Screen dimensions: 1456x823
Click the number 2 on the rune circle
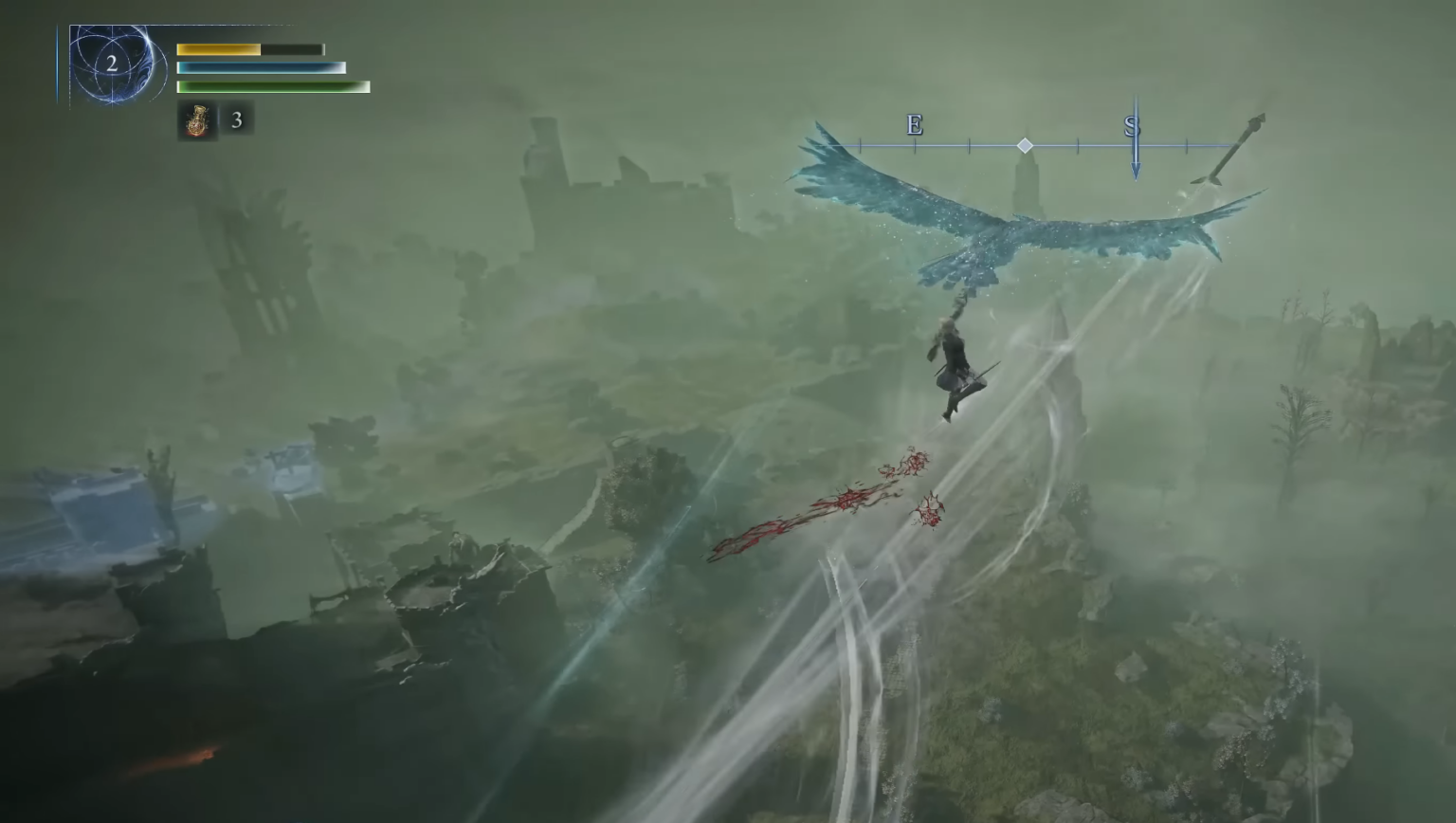(113, 64)
